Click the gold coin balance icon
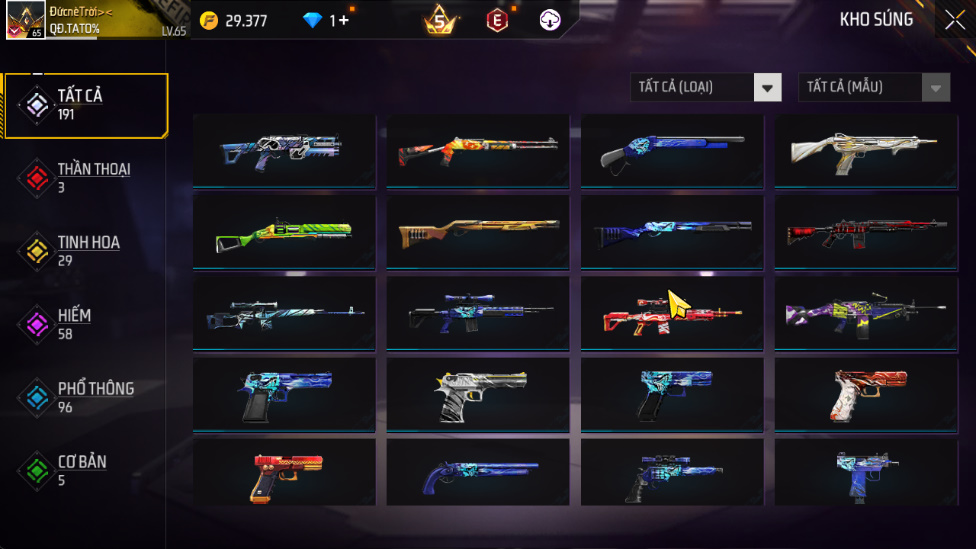Image resolution: width=976 pixels, height=549 pixels. pos(209,20)
